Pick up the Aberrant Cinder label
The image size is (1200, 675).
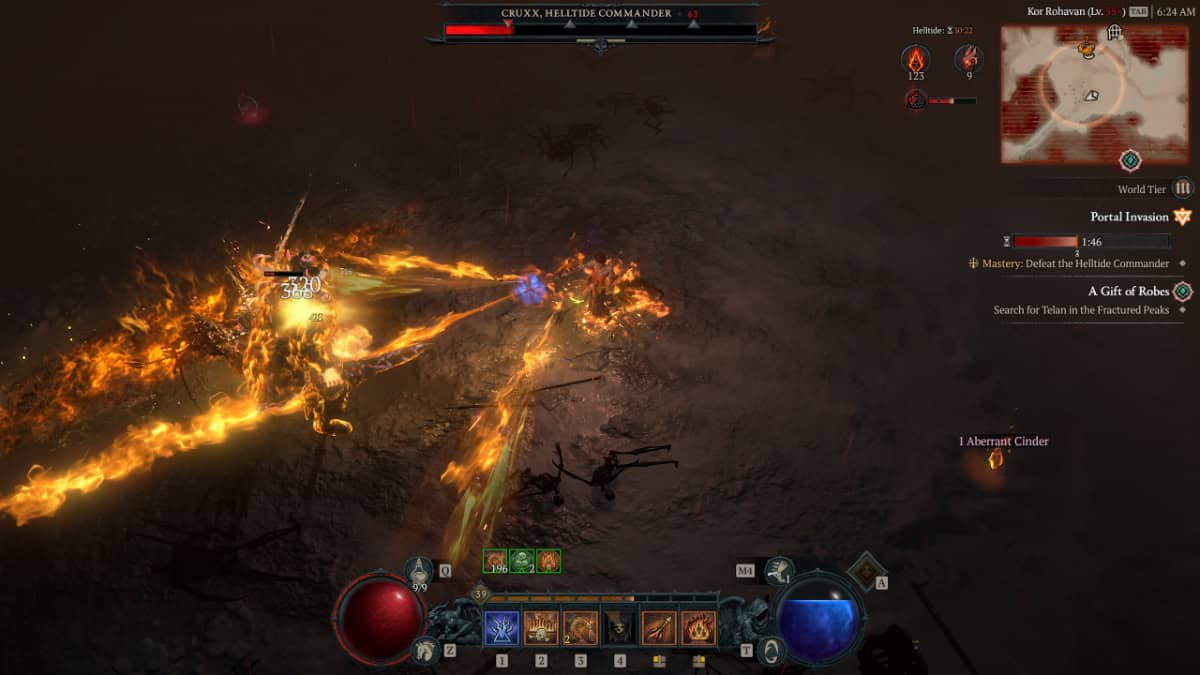click(x=1003, y=441)
